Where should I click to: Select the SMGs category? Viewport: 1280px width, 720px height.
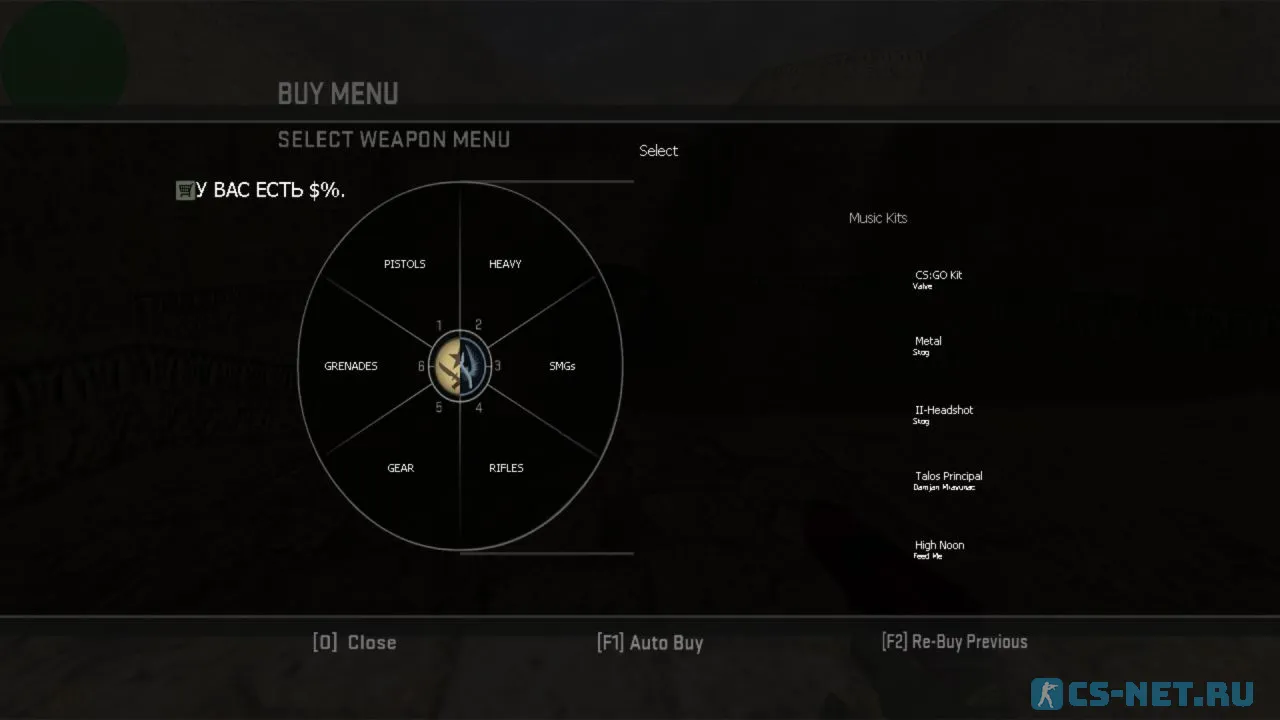(x=562, y=366)
